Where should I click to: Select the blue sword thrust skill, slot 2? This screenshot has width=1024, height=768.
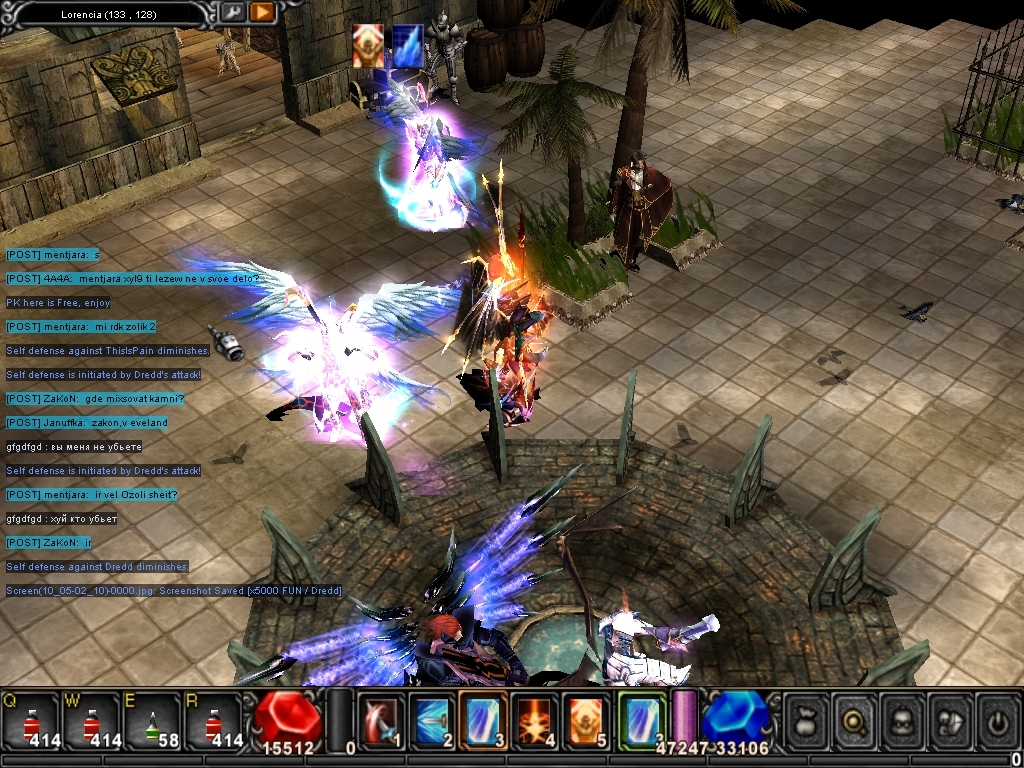432,721
